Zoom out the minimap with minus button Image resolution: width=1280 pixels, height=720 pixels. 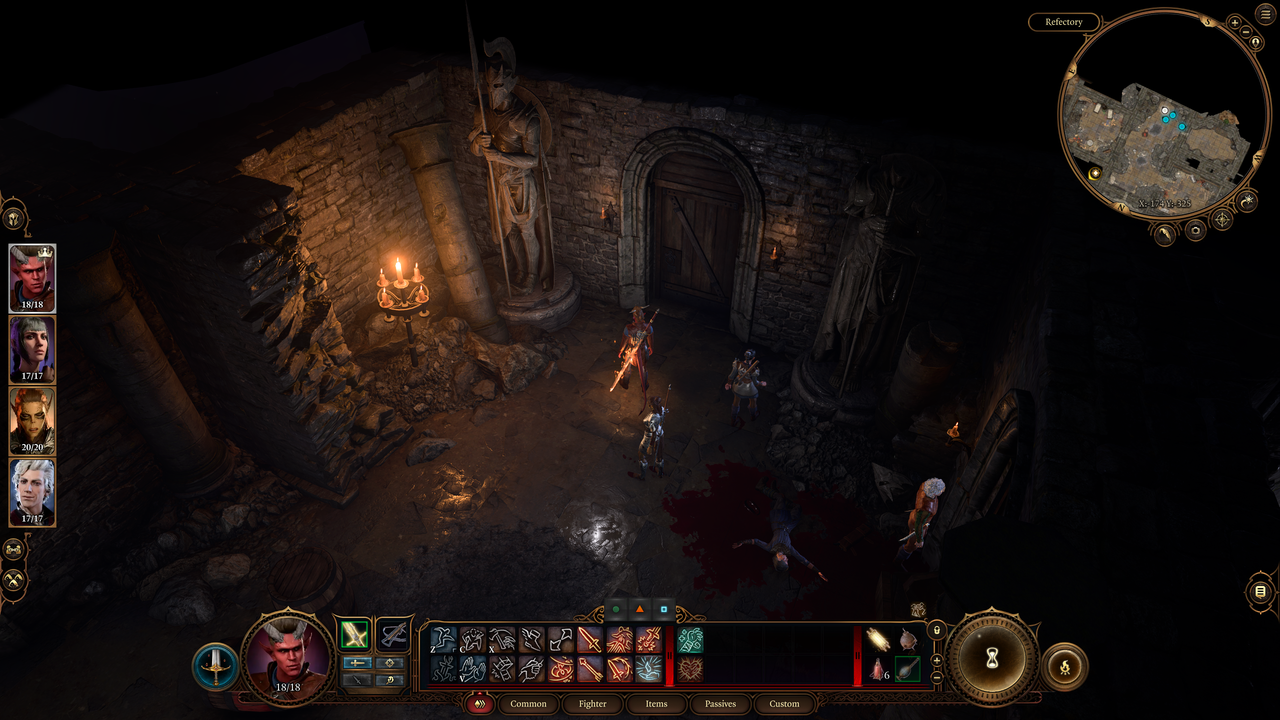click(x=1246, y=33)
